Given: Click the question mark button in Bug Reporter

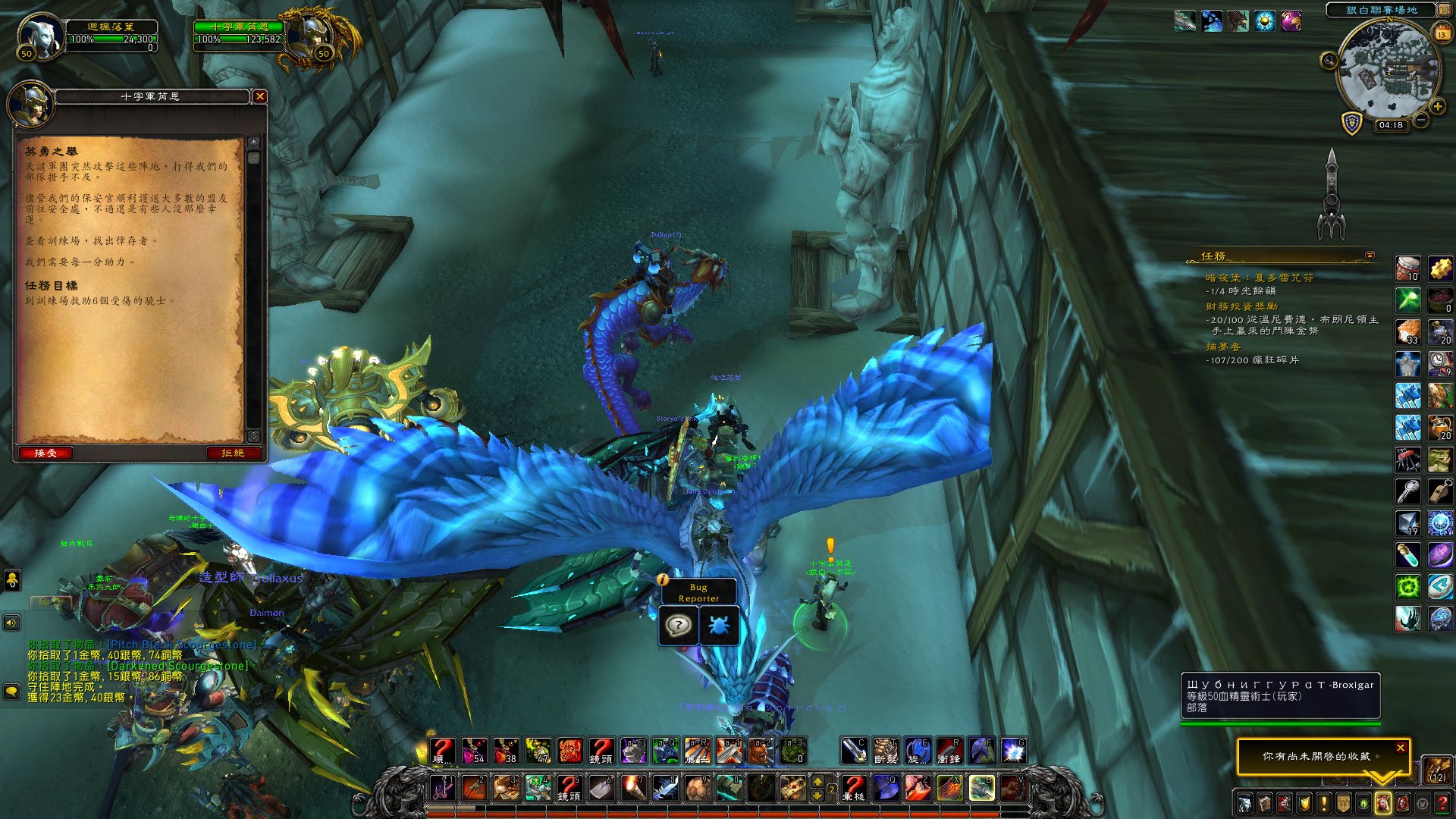Looking at the screenshot, I should coord(678,626).
